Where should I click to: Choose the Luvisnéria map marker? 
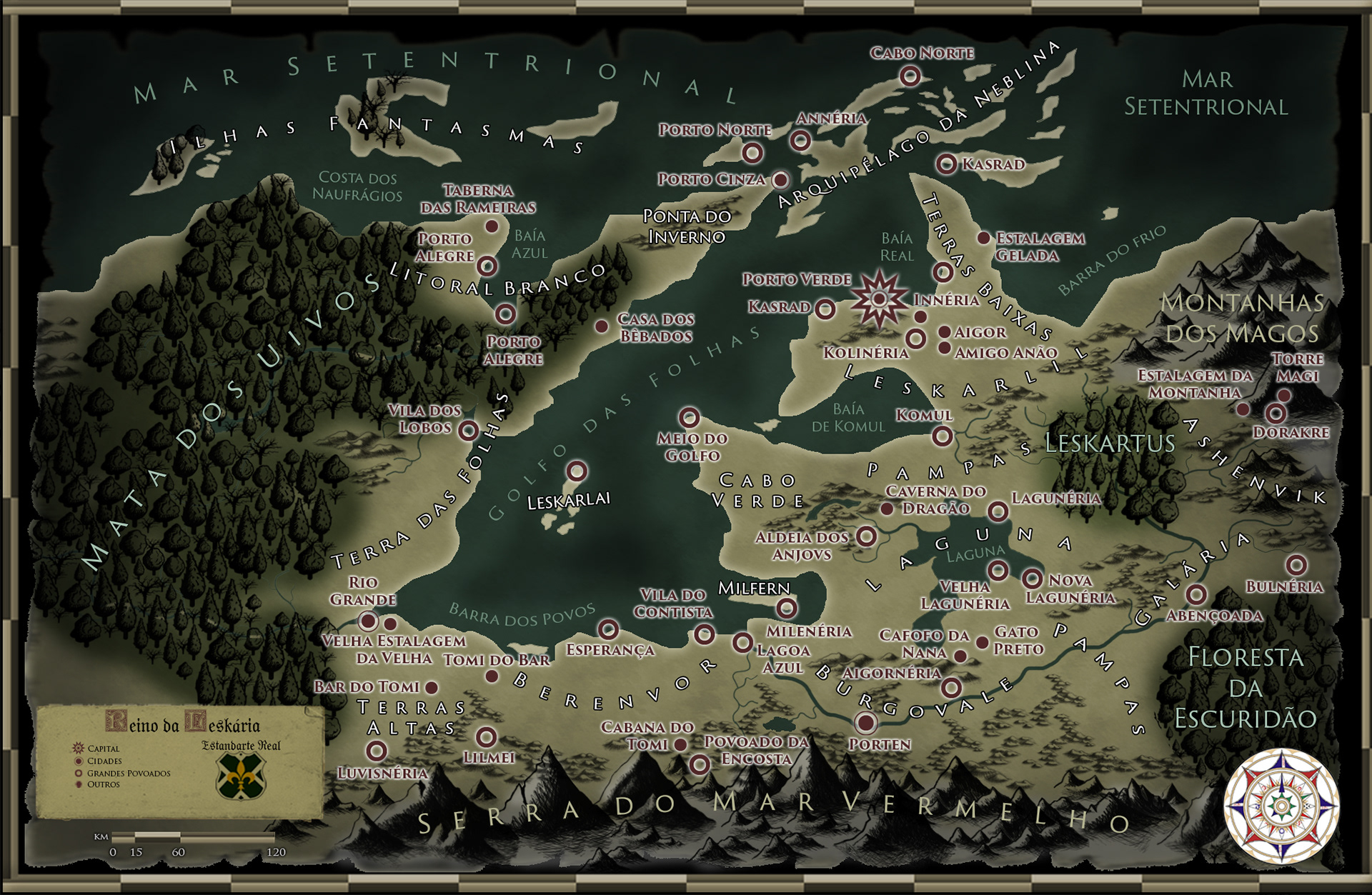click(376, 751)
